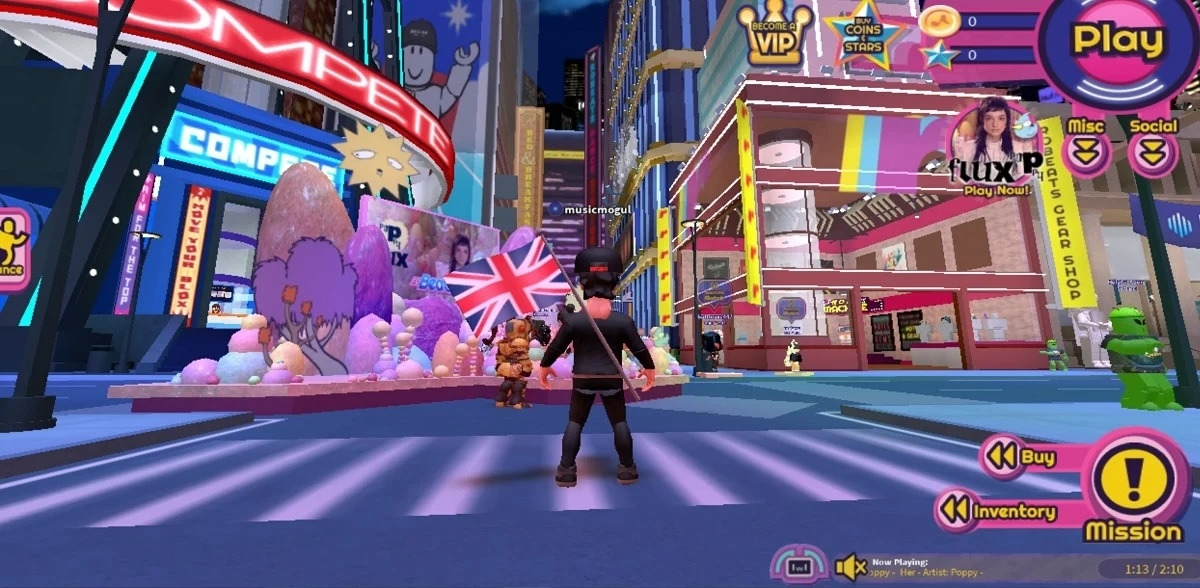Expand the Social dropdown arrows
Image resolution: width=1200 pixels, height=588 pixels.
(x=1153, y=153)
